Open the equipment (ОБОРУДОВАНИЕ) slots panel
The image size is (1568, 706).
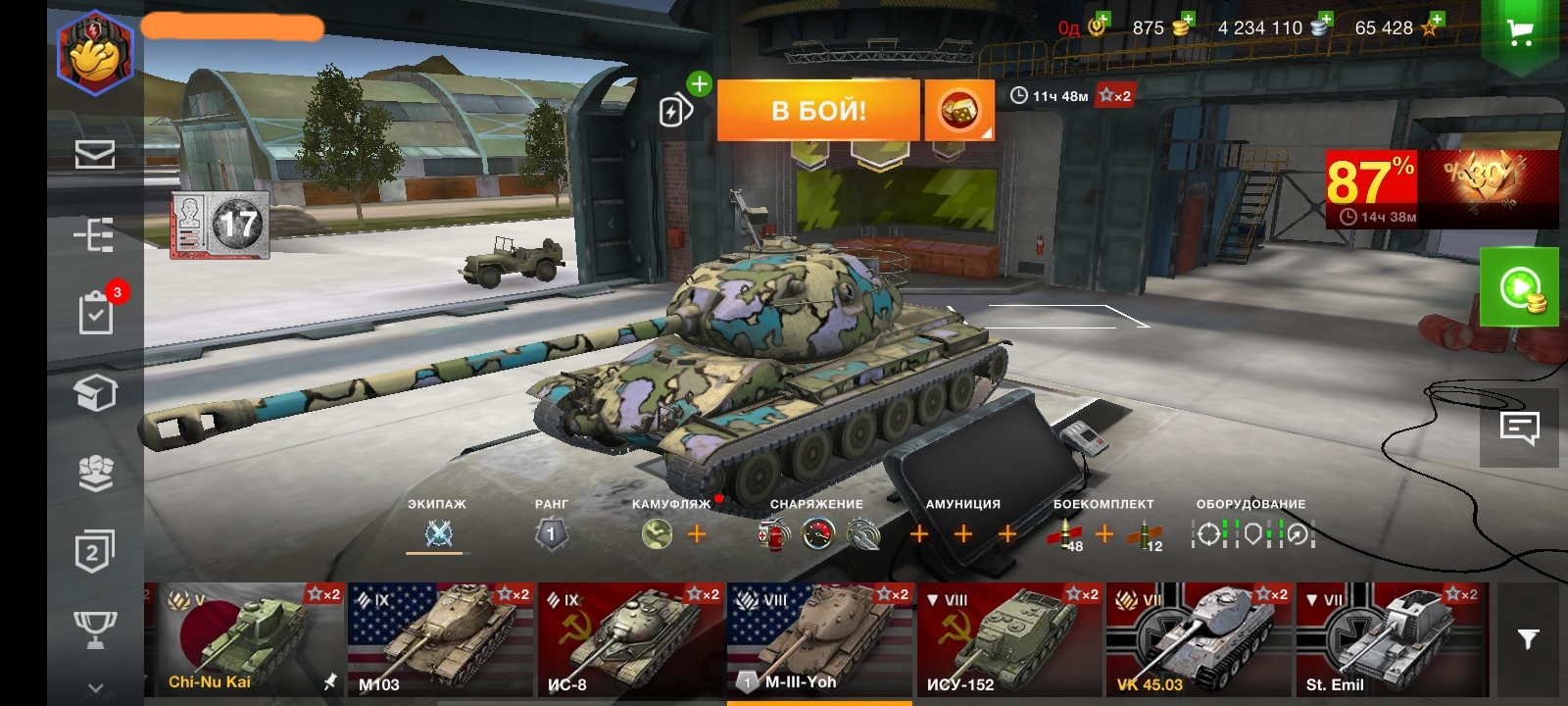(1252, 534)
